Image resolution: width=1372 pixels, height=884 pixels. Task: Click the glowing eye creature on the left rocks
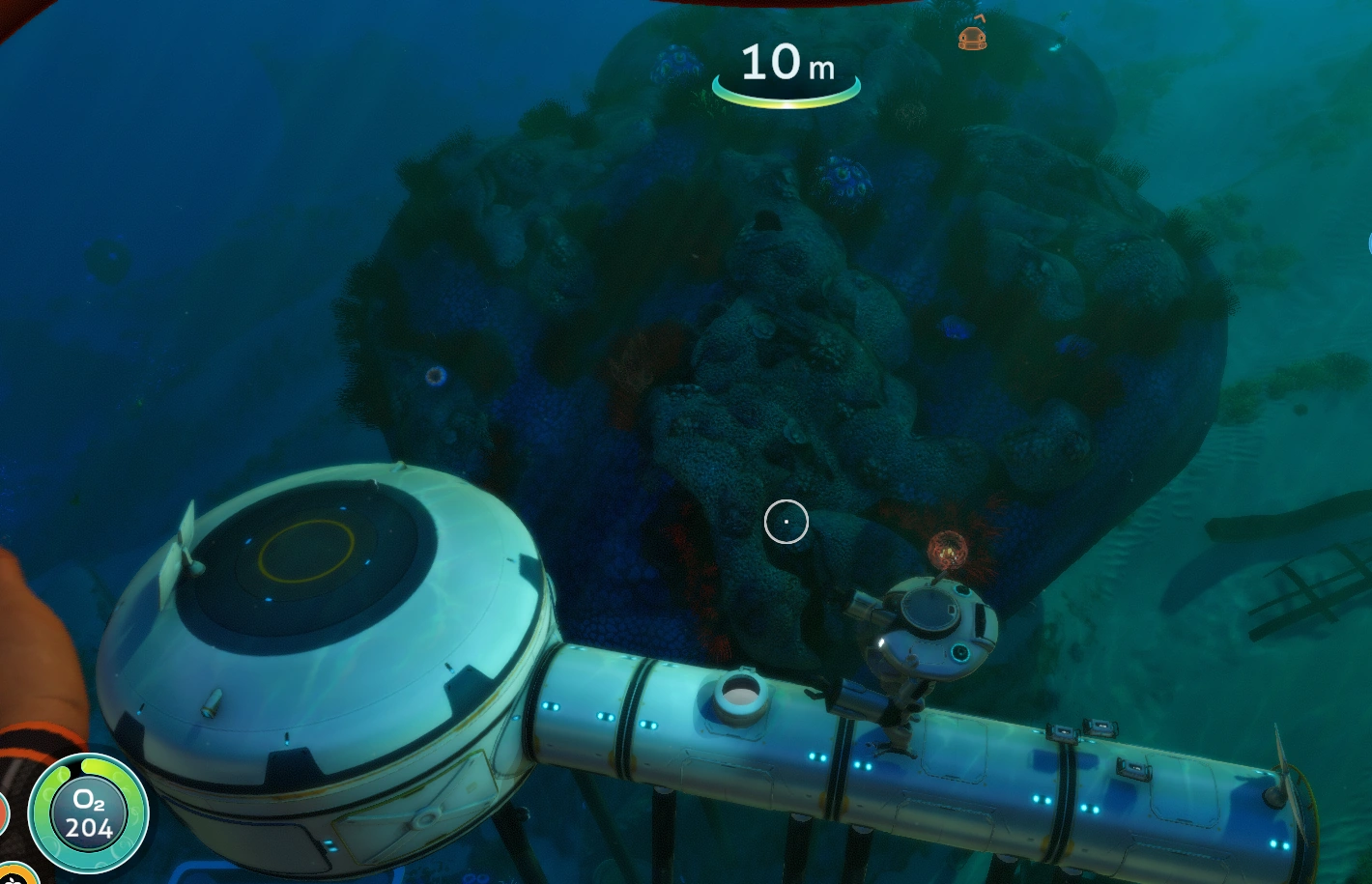[x=435, y=375]
